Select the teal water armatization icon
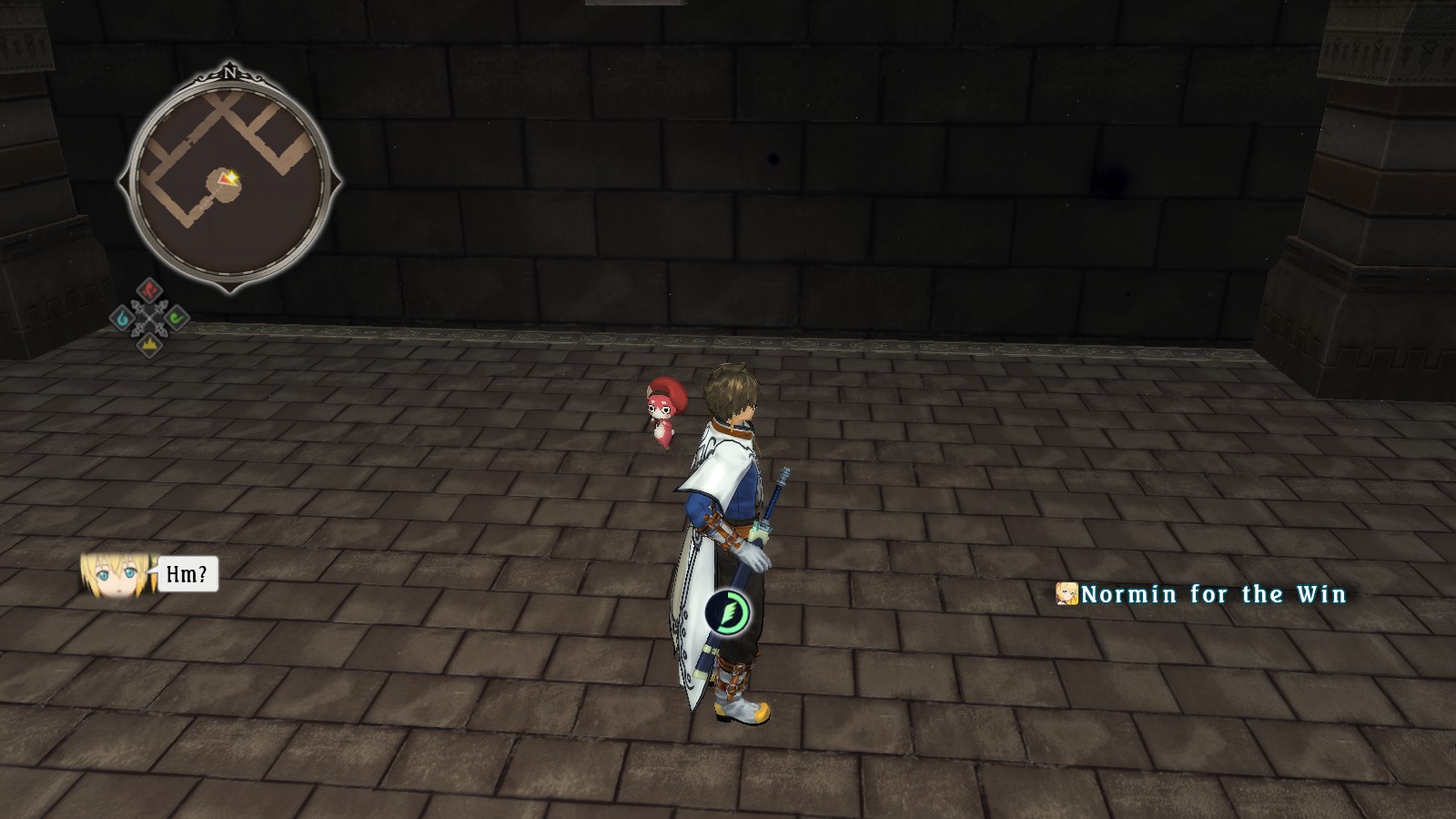The image size is (1456, 819). click(x=121, y=318)
